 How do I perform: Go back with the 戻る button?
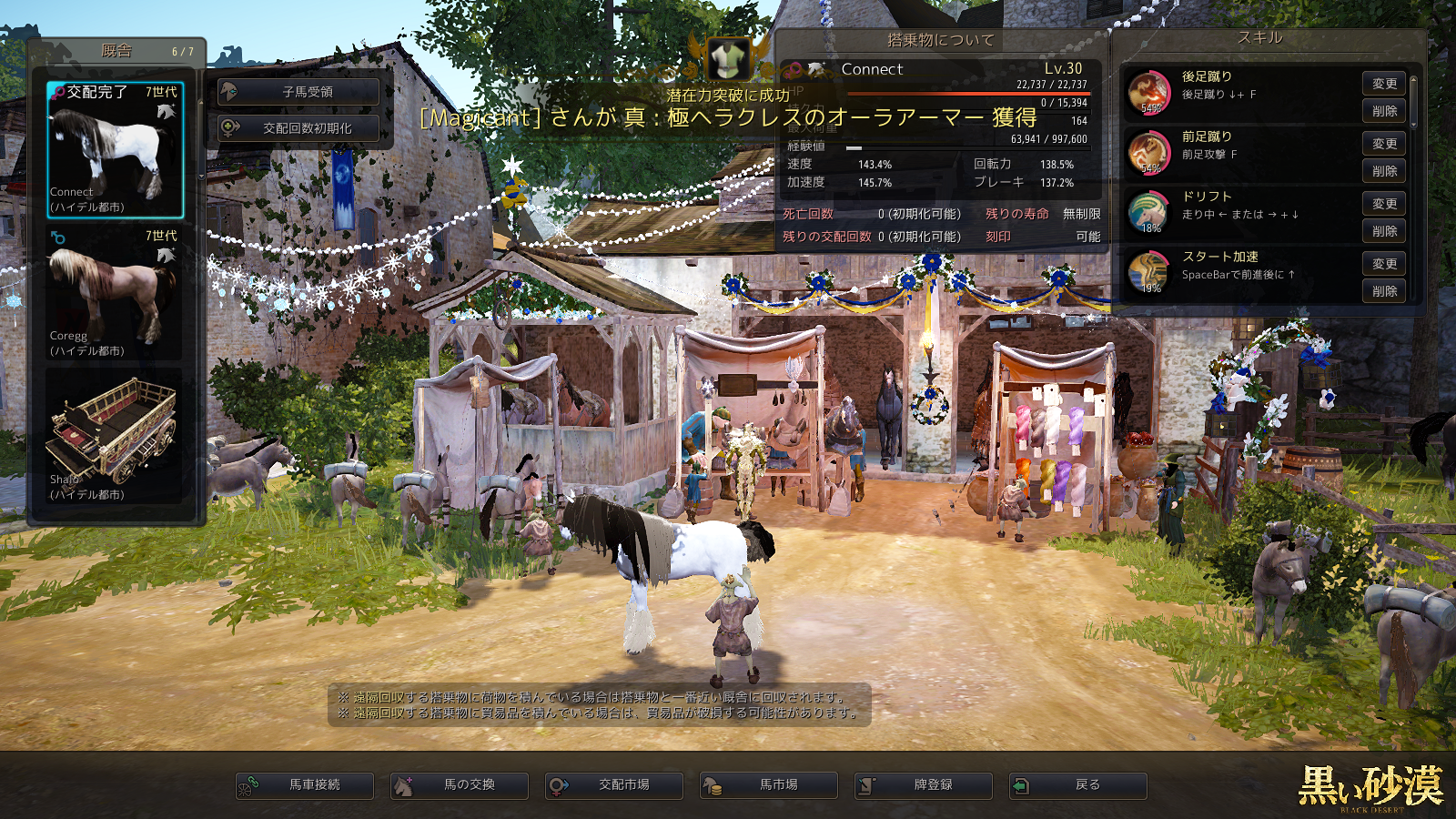coord(1078,784)
